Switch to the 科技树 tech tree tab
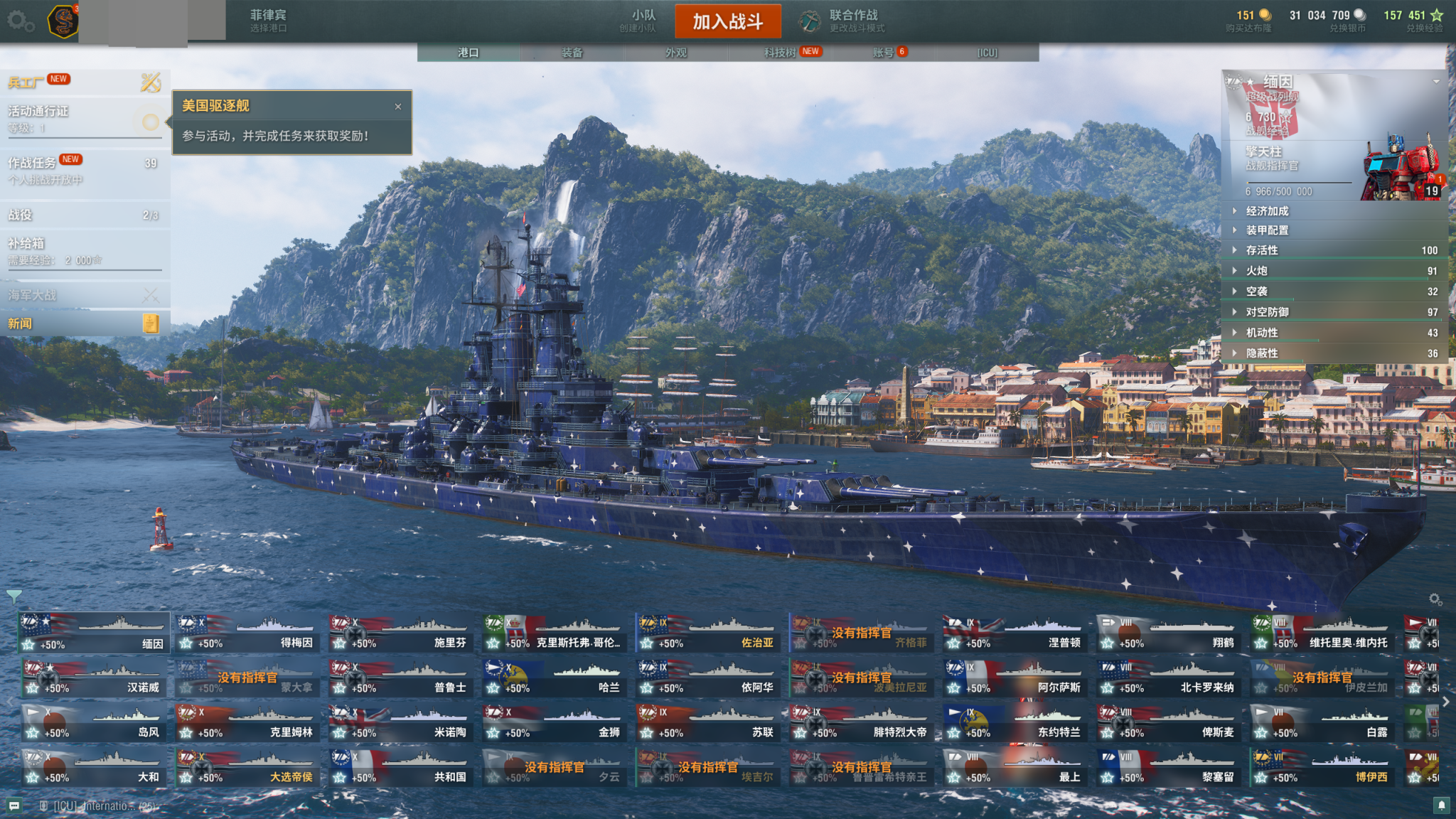Viewport: 1456px width, 819px height. coord(780,53)
